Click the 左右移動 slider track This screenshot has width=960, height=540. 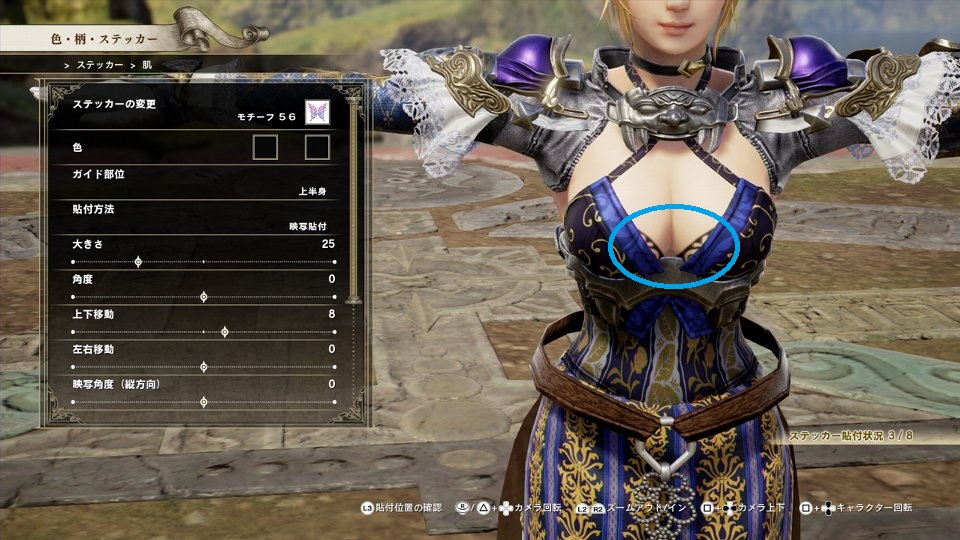(204, 367)
